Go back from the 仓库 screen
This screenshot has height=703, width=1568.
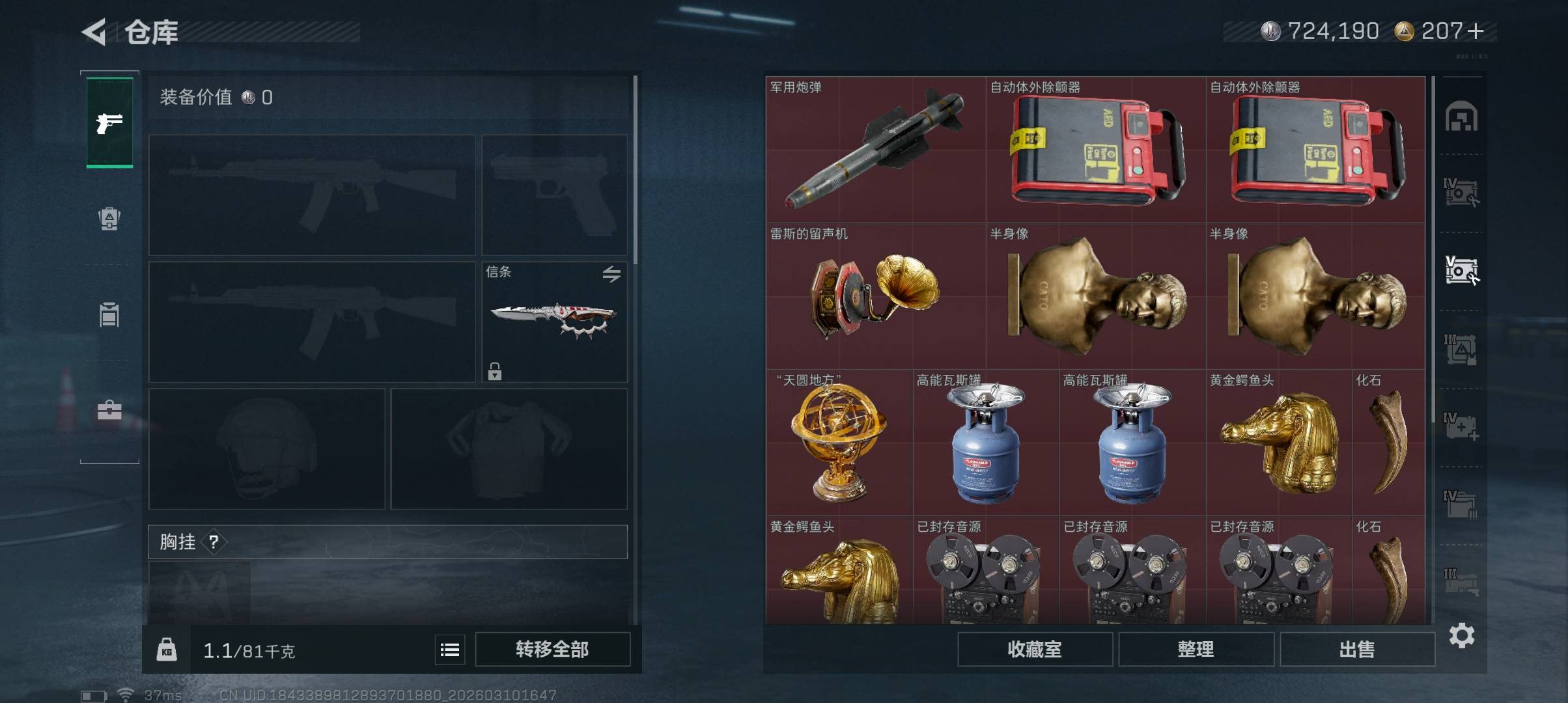(94, 32)
